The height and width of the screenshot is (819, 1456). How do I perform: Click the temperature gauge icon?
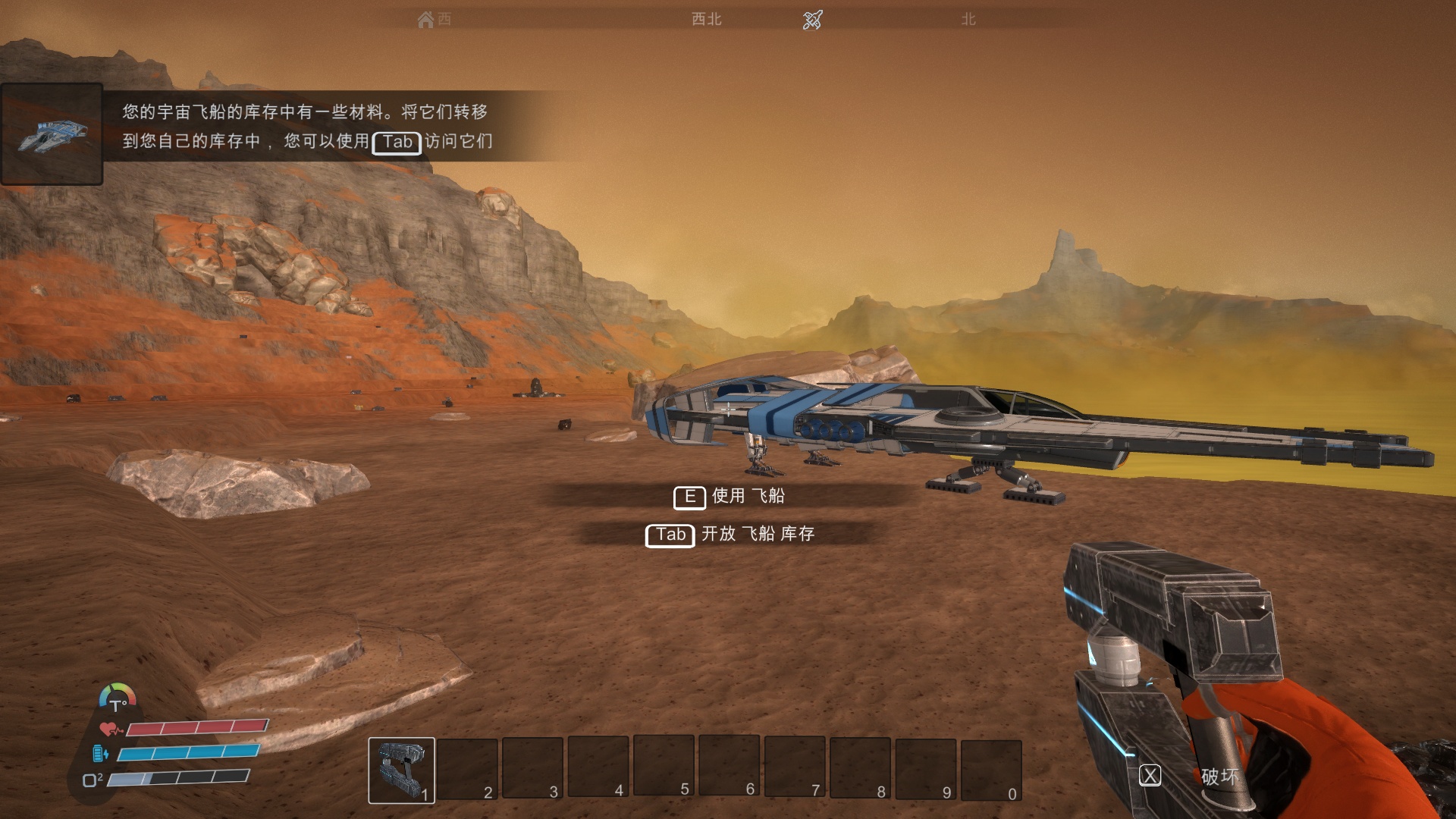[118, 698]
